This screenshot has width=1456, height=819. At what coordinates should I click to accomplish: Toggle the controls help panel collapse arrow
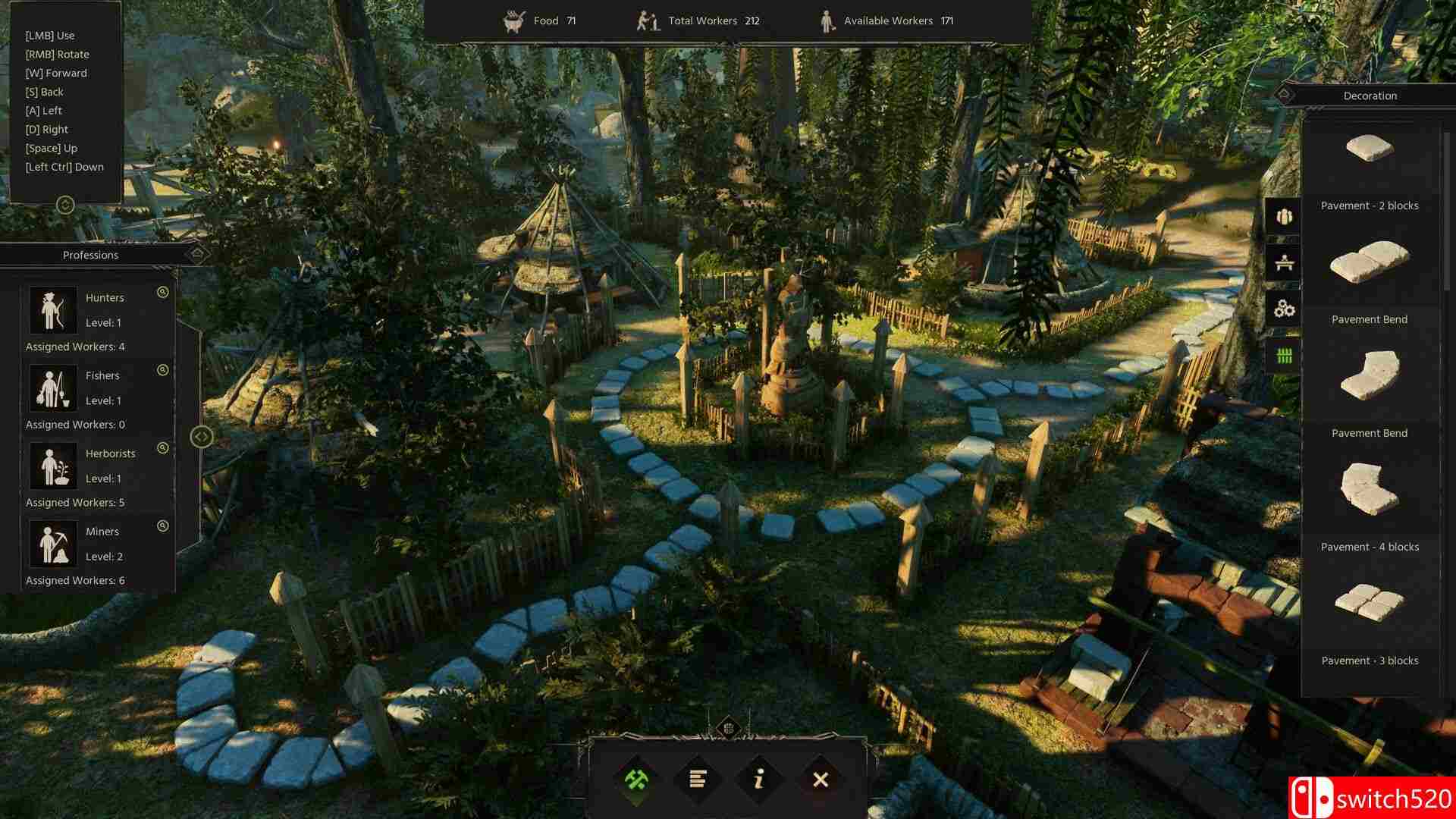[x=66, y=205]
